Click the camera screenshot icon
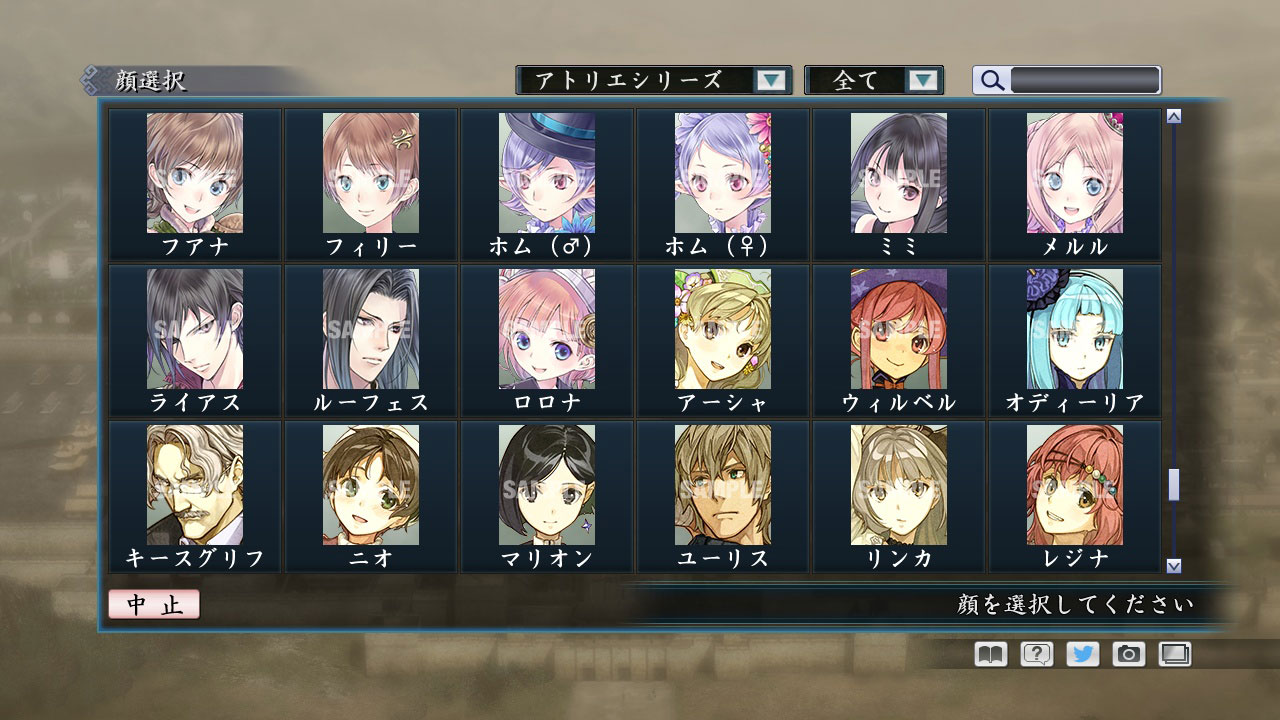The width and height of the screenshot is (1280, 720). [x=1127, y=654]
